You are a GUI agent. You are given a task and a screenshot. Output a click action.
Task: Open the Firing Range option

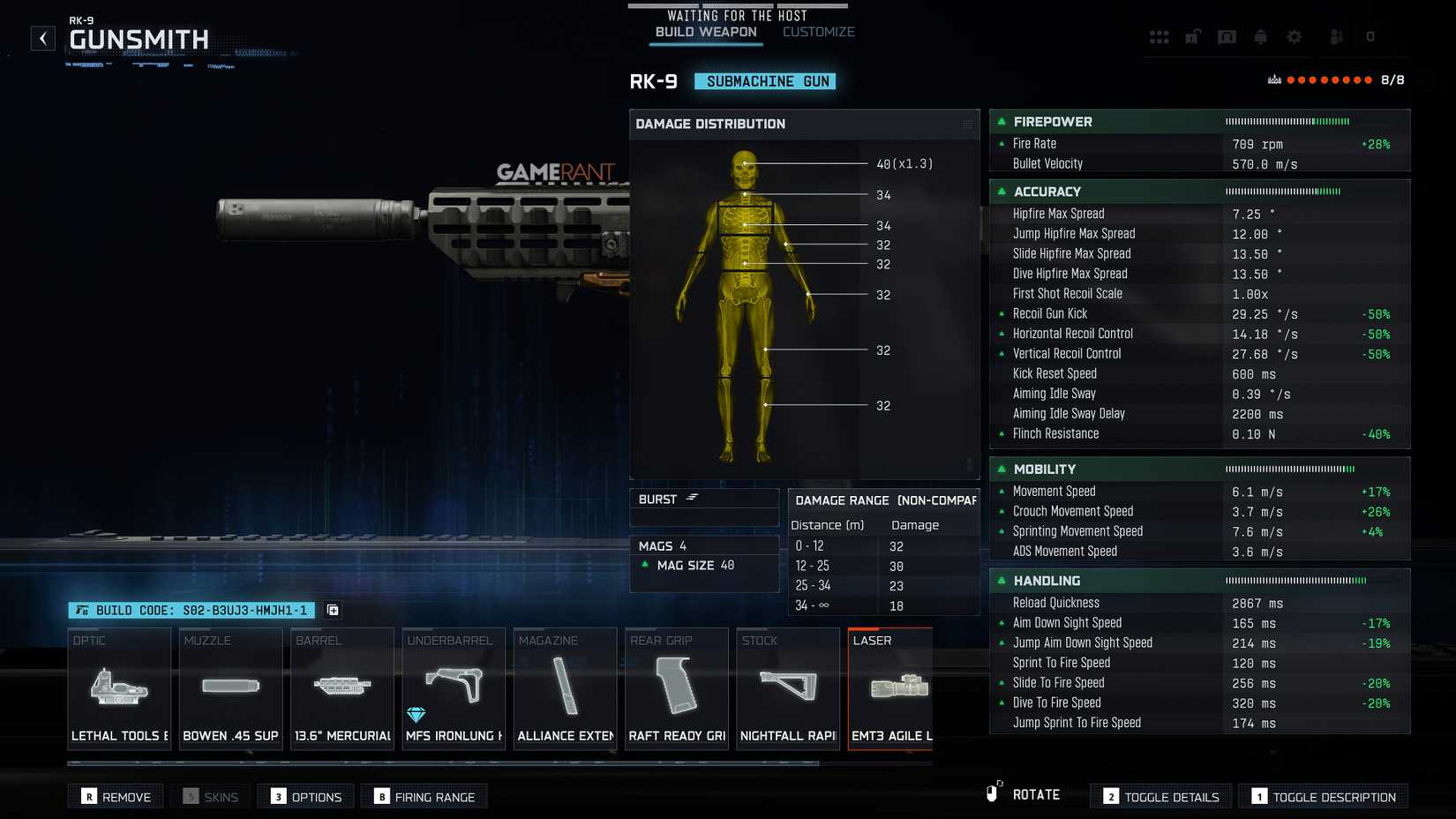click(x=424, y=795)
